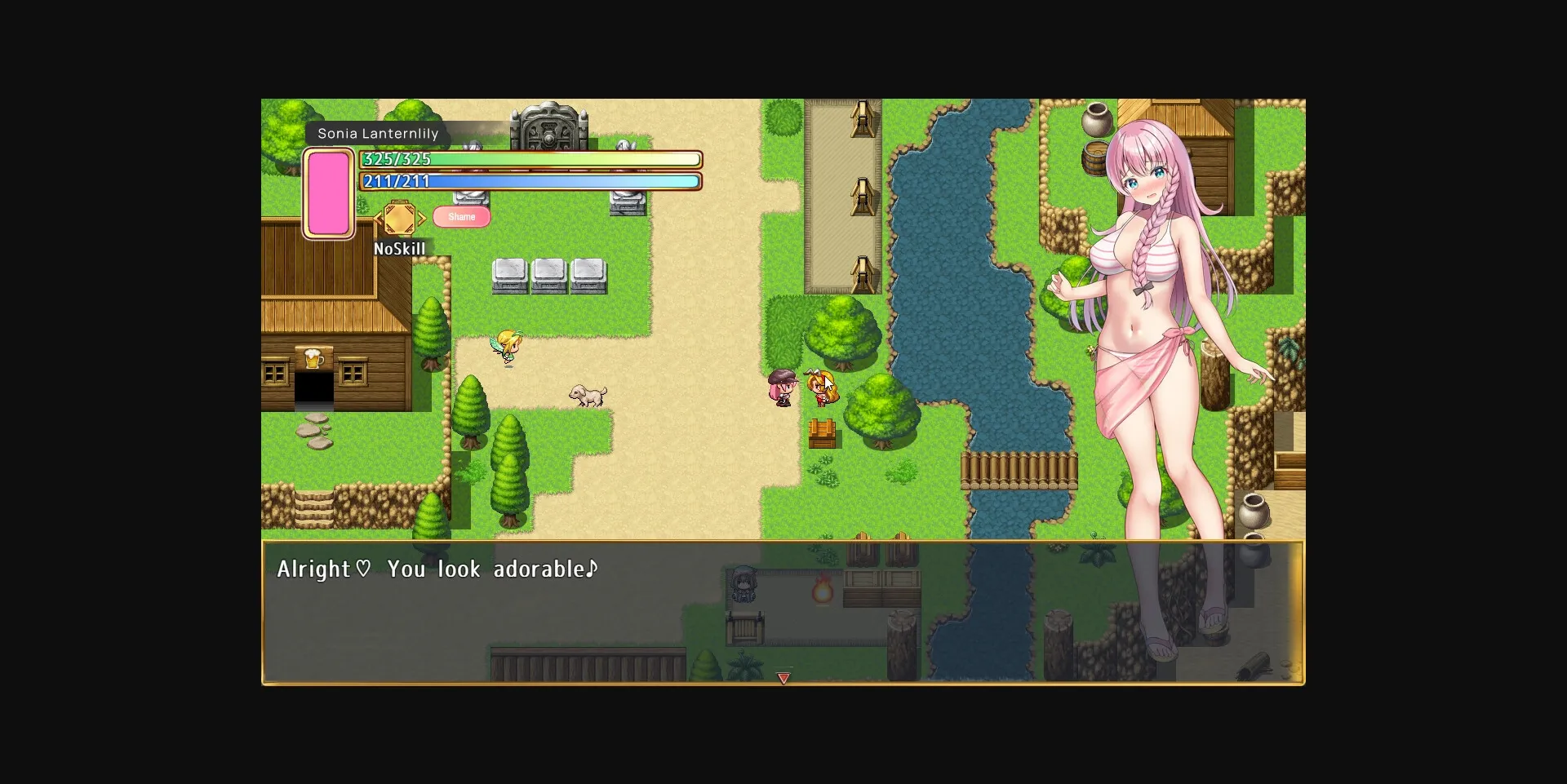
Task: Open the wooden treasure chest near the tree
Action: click(822, 432)
